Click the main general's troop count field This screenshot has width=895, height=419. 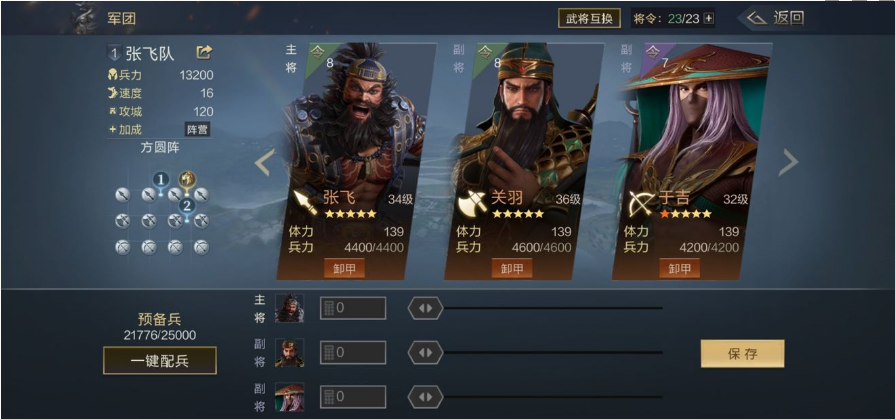pos(353,308)
